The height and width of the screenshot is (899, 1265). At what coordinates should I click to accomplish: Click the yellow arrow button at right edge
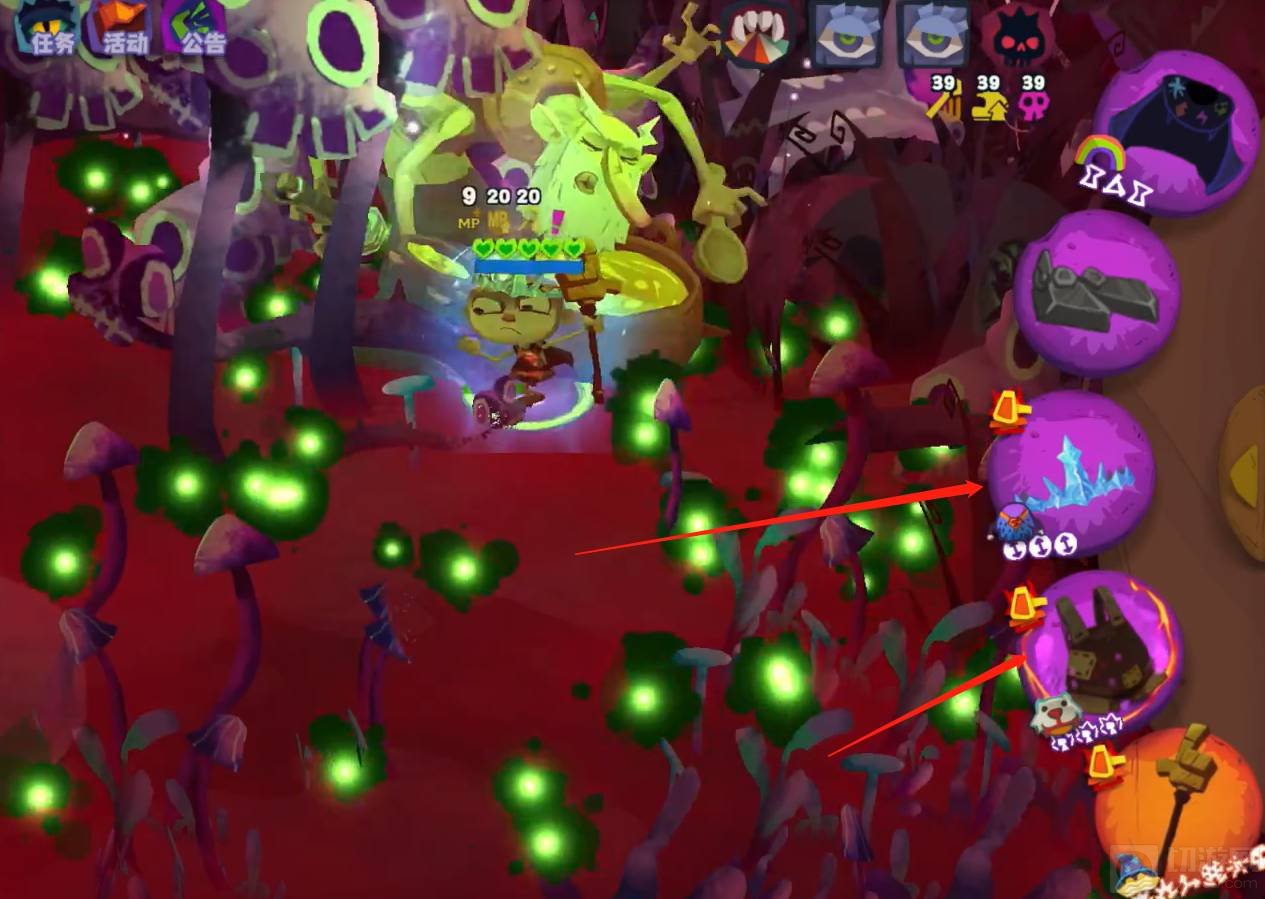click(1246, 458)
